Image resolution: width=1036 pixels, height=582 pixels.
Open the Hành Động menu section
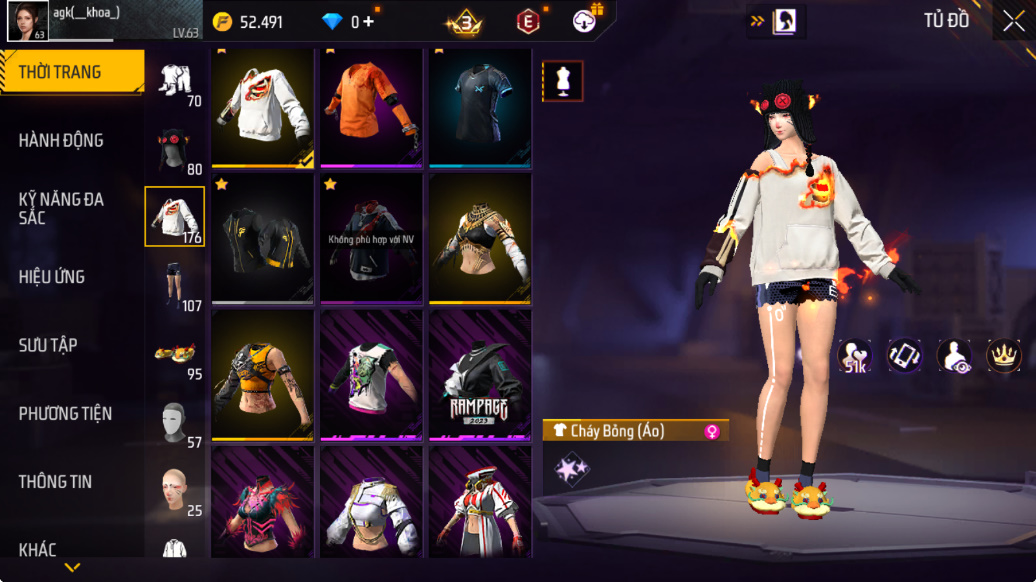61,140
